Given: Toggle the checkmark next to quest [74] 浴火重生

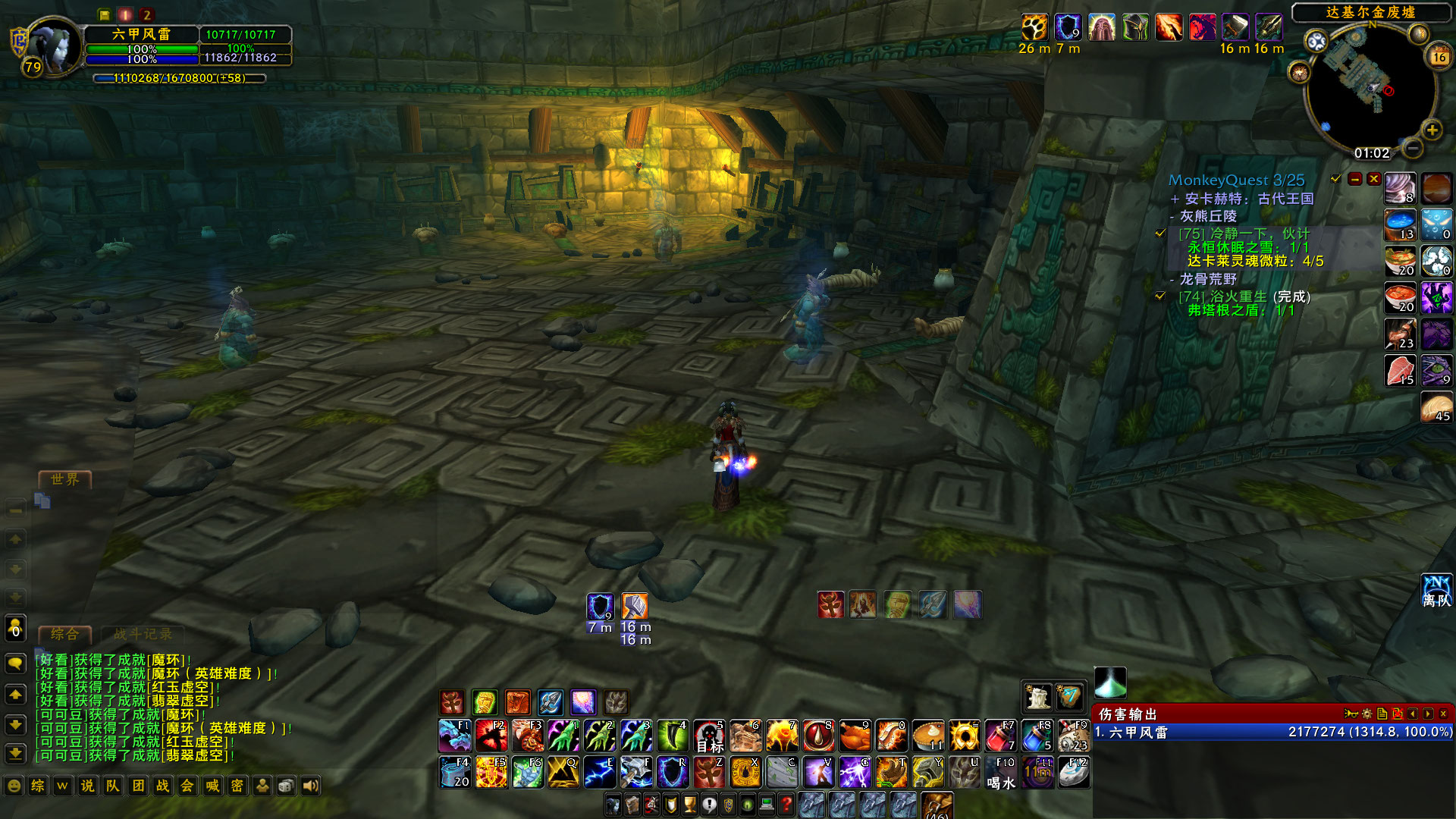Looking at the screenshot, I should coord(1160,297).
